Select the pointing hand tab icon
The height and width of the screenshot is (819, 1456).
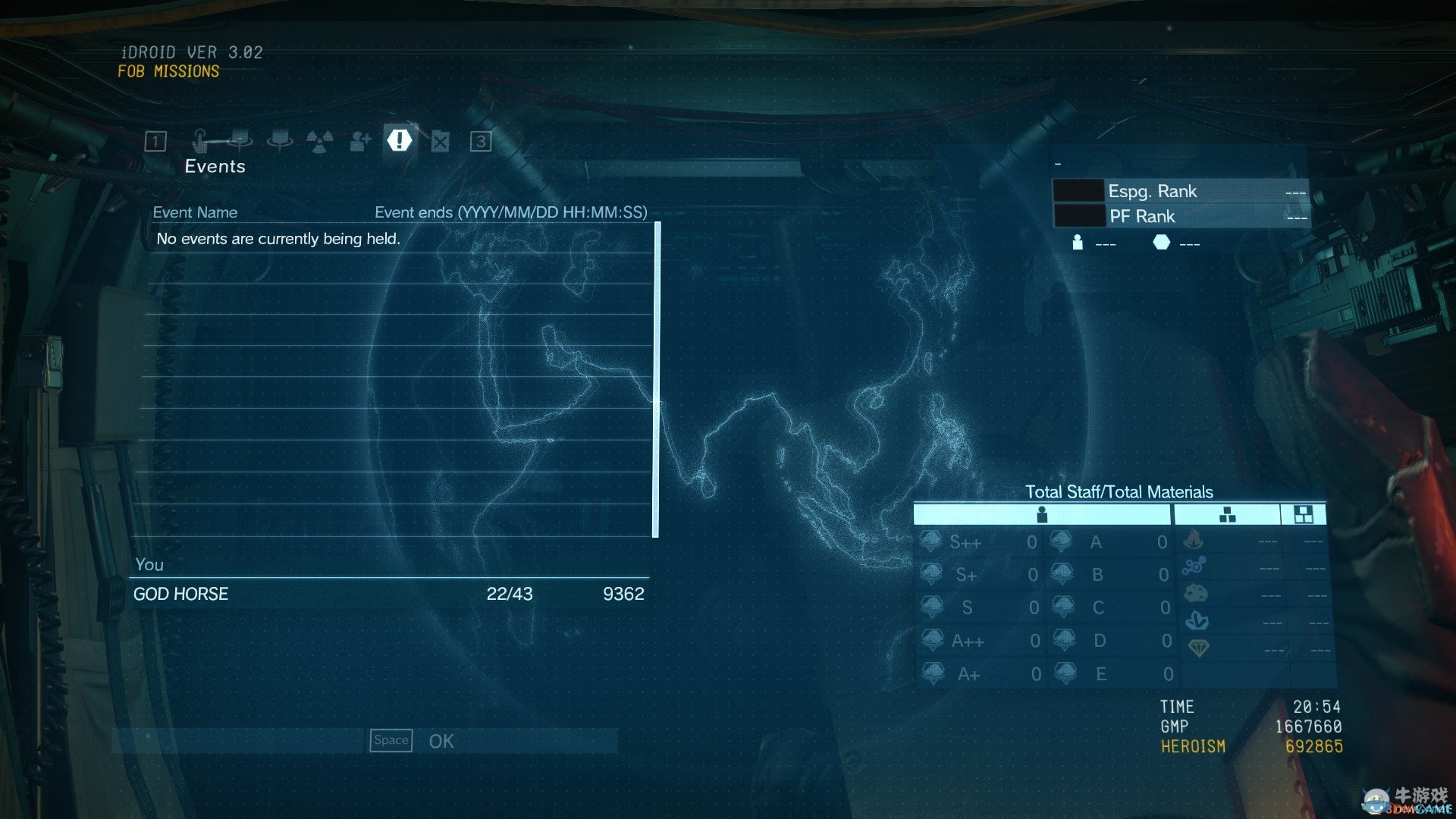tap(200, 141)
